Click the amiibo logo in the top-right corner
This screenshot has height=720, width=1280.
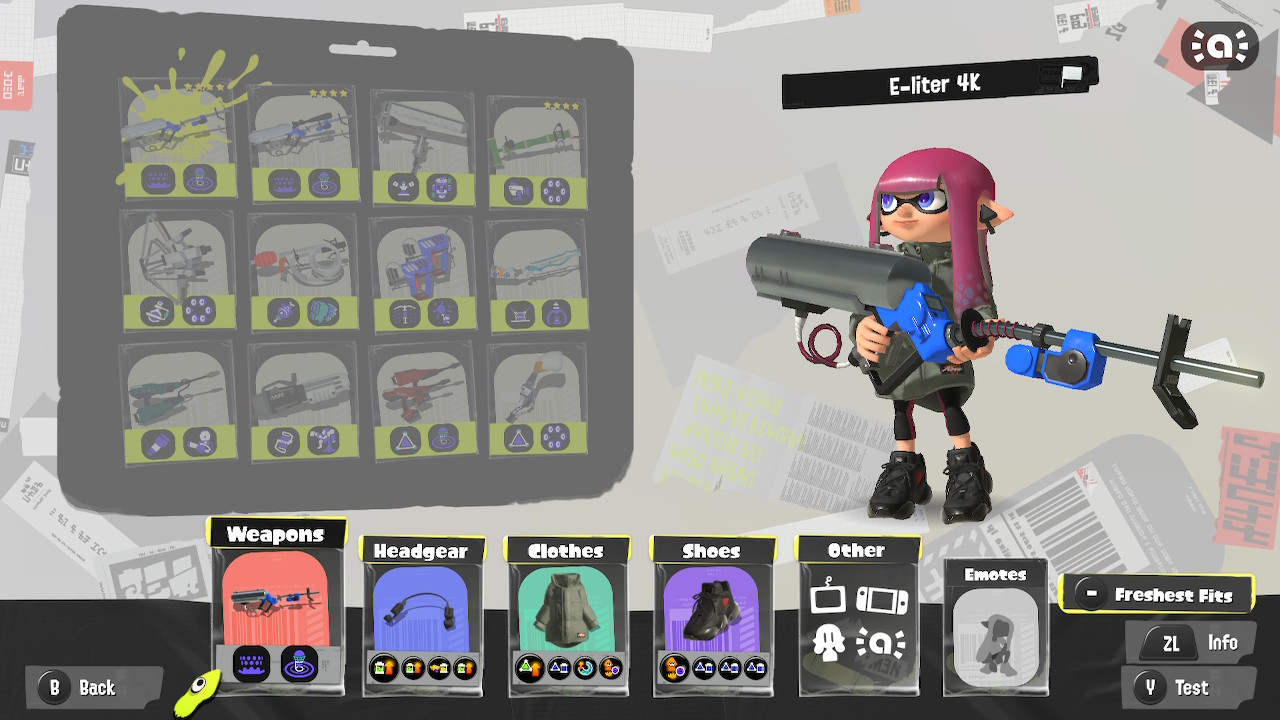tap(1218, 46)
